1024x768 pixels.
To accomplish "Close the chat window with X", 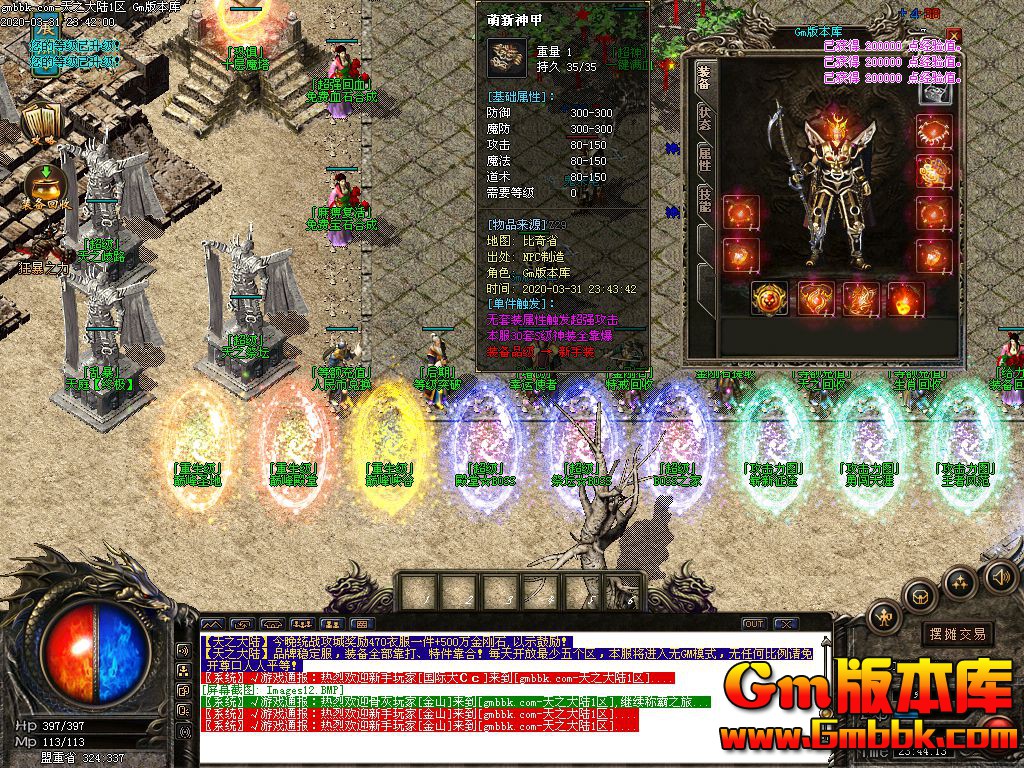I will 785,624.
